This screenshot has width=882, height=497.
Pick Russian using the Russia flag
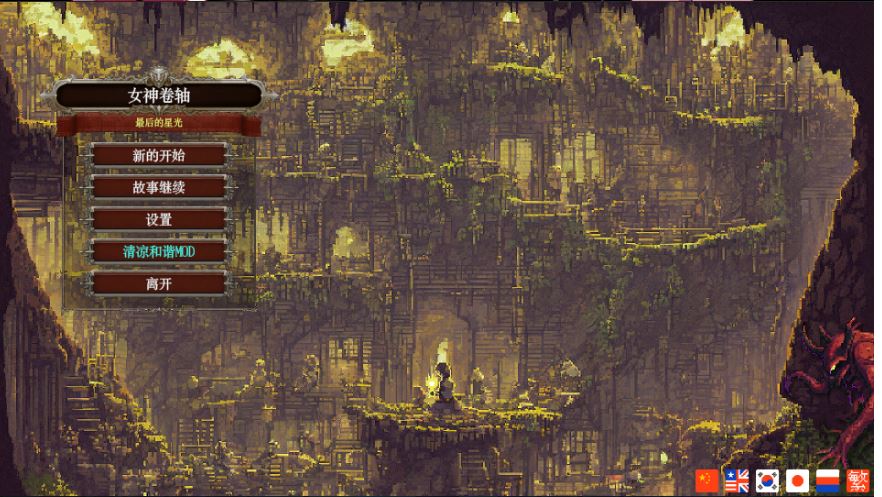coord(827,481)
